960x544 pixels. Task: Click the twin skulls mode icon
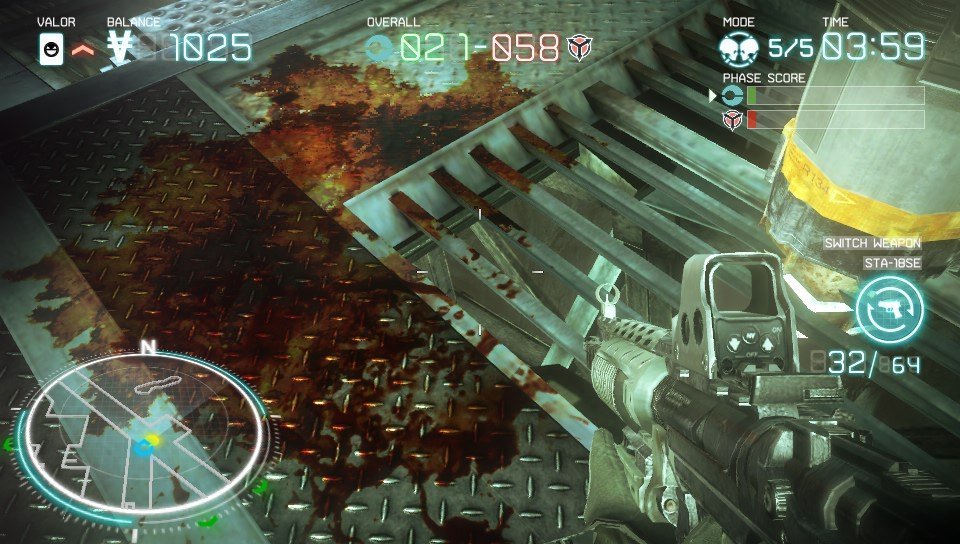pyautogui.click(x=740, y=49)
